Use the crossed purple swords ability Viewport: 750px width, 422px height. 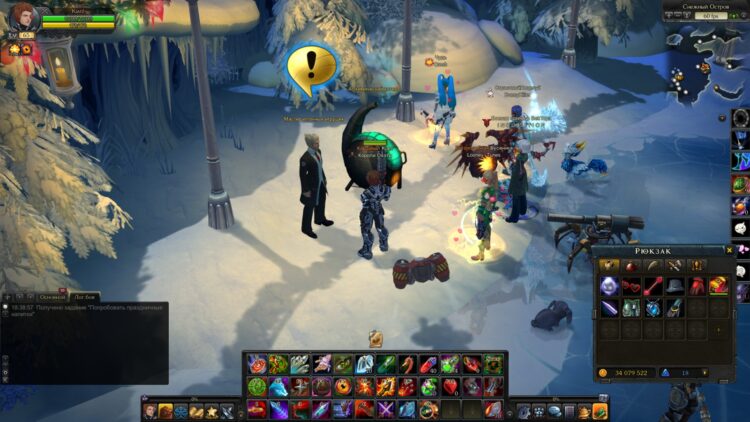[386, 409]
